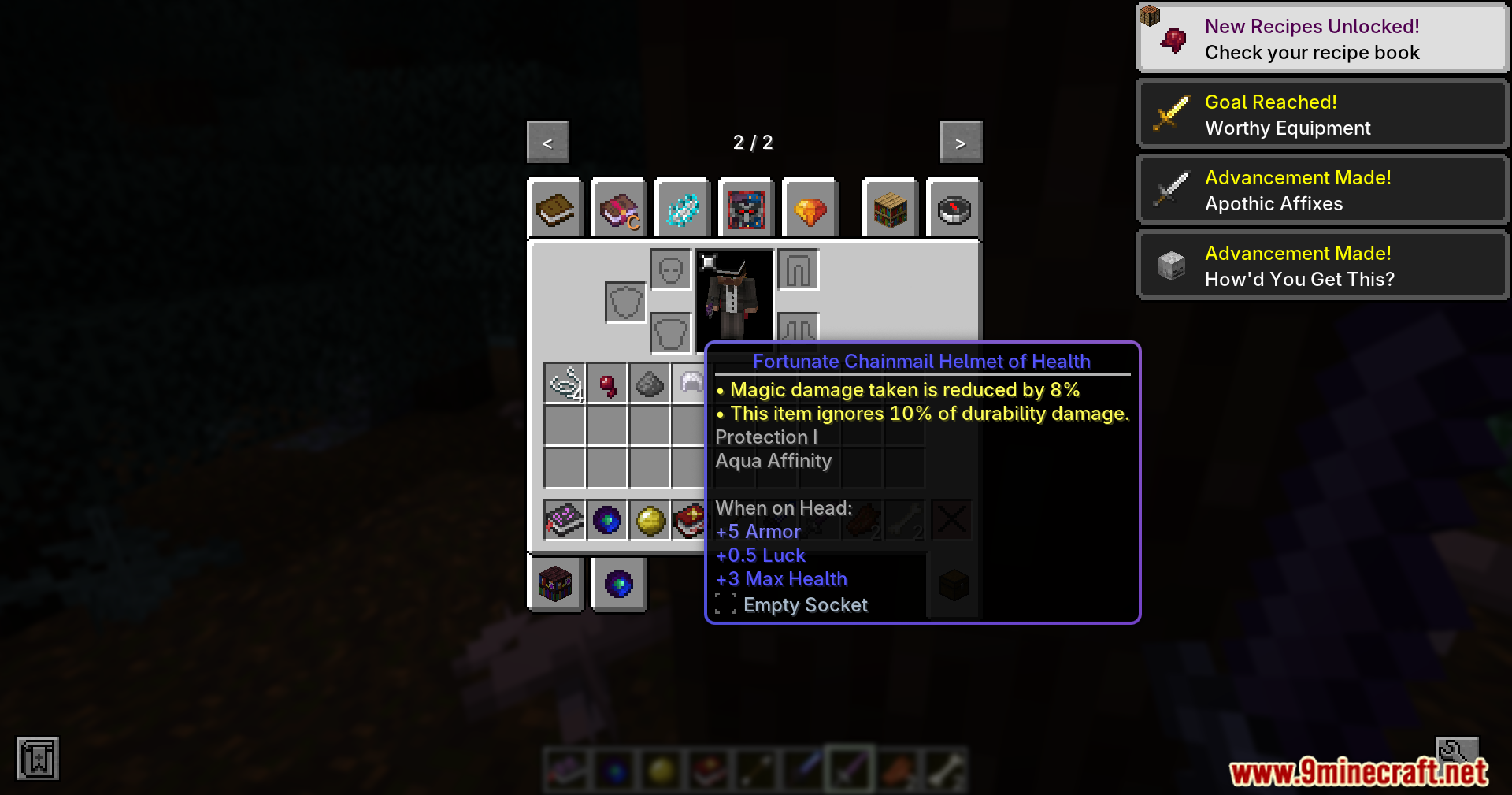Advance to the next page with the > button
Screen dimensions: 1512x795
(960, 142)
